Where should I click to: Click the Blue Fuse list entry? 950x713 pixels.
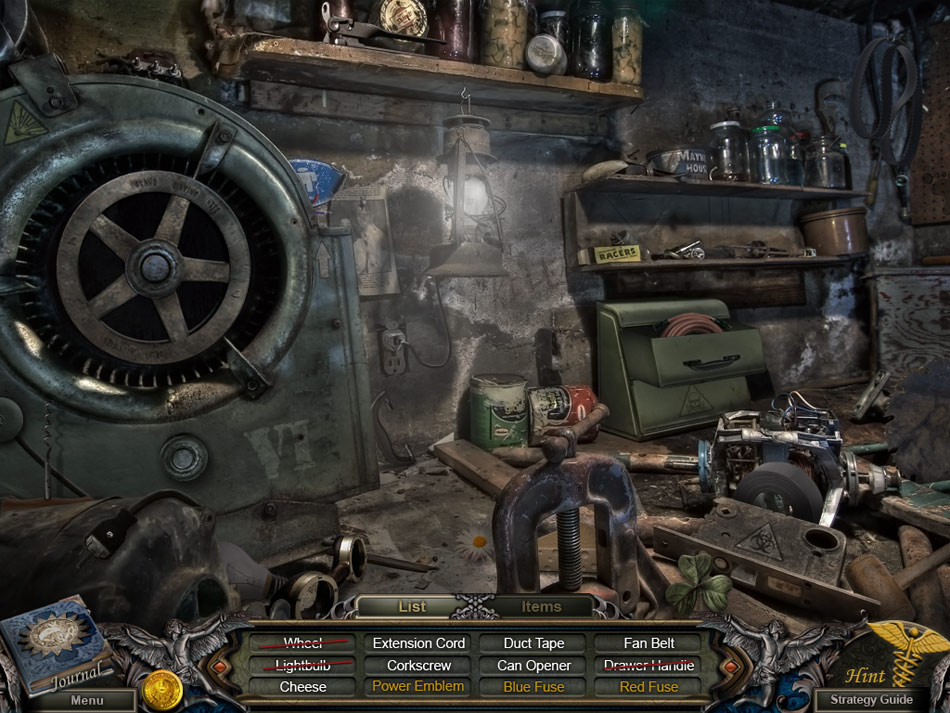click(534, 687)
